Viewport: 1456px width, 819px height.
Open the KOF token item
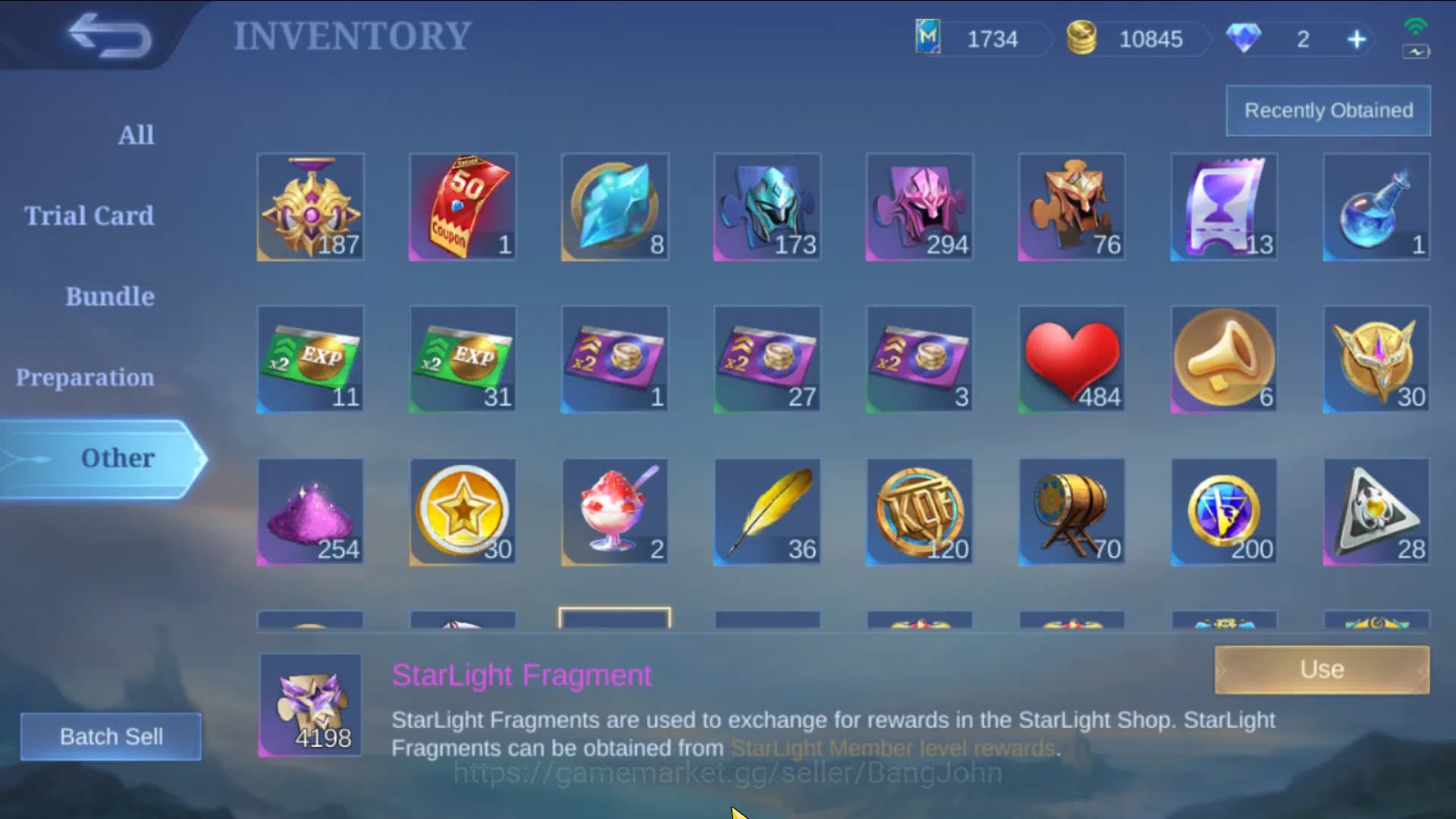coord(919,512)
